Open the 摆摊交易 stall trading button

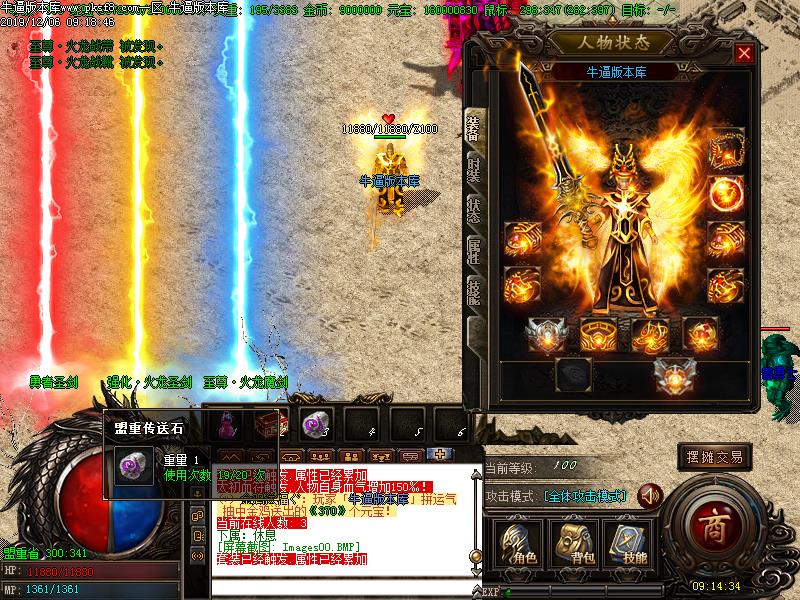714,457
